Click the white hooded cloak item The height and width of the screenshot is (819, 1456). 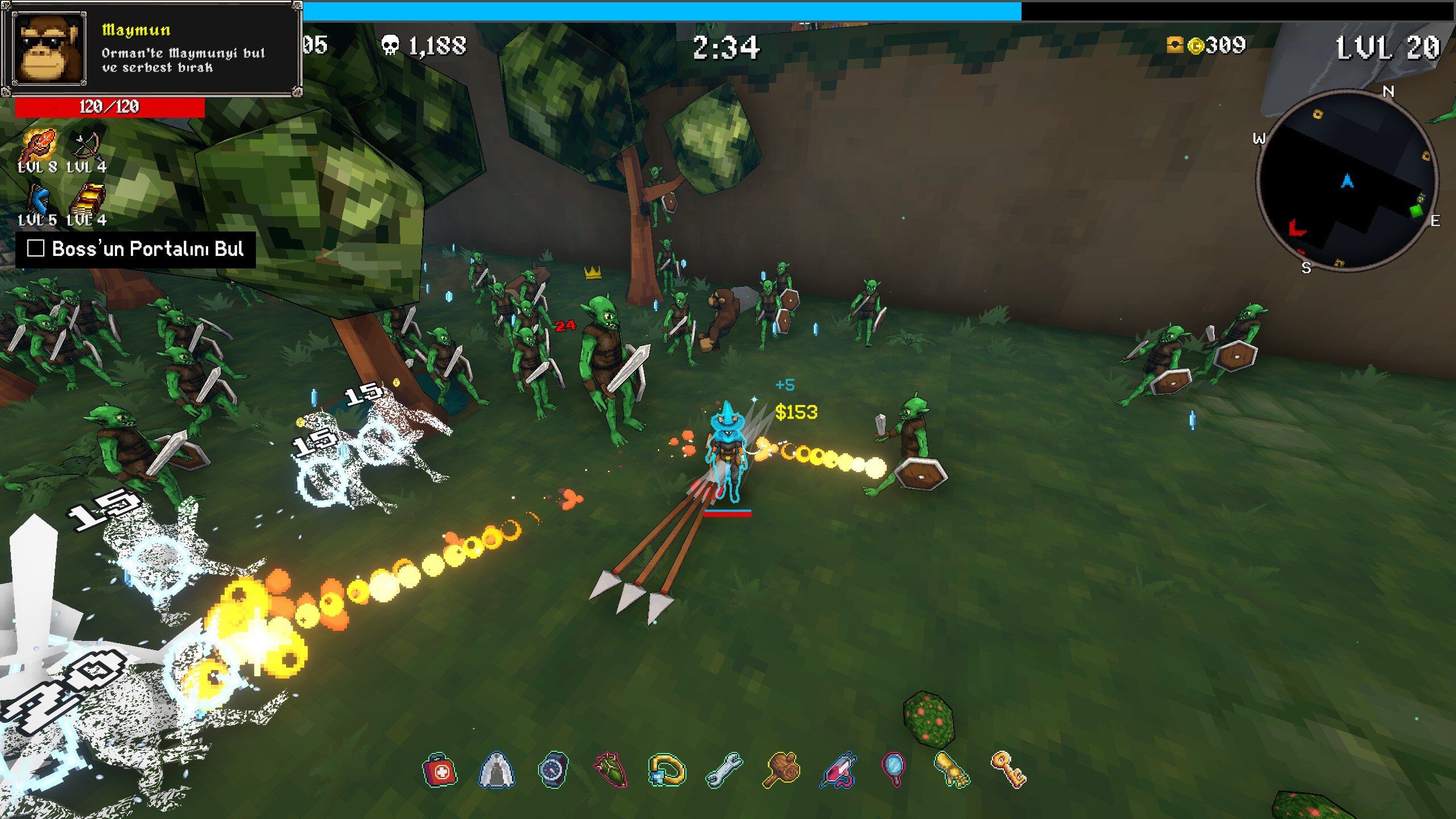pyautogui.click(x=497, y=771)
